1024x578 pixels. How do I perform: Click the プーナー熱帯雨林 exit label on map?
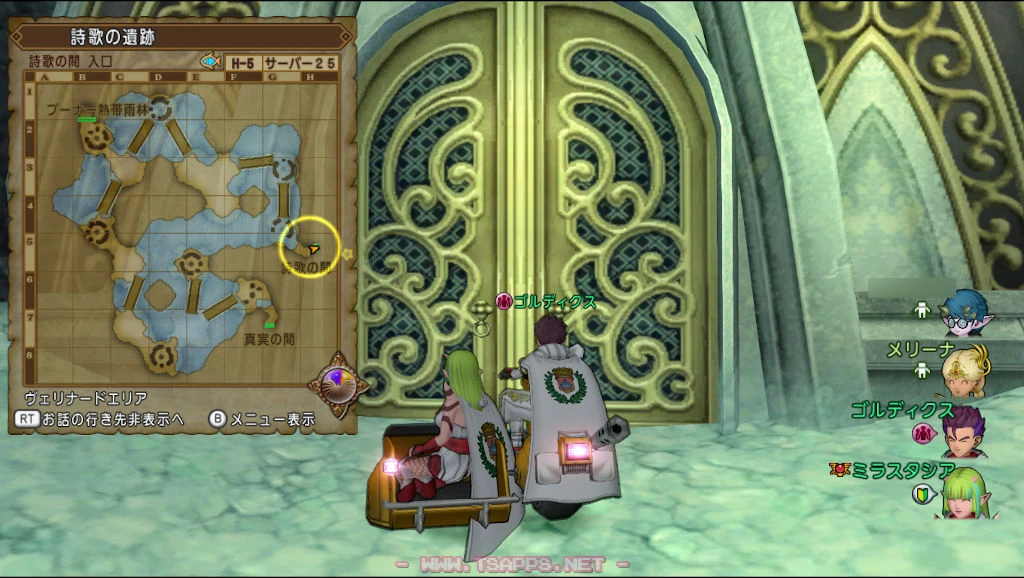(x=97, y=108)
